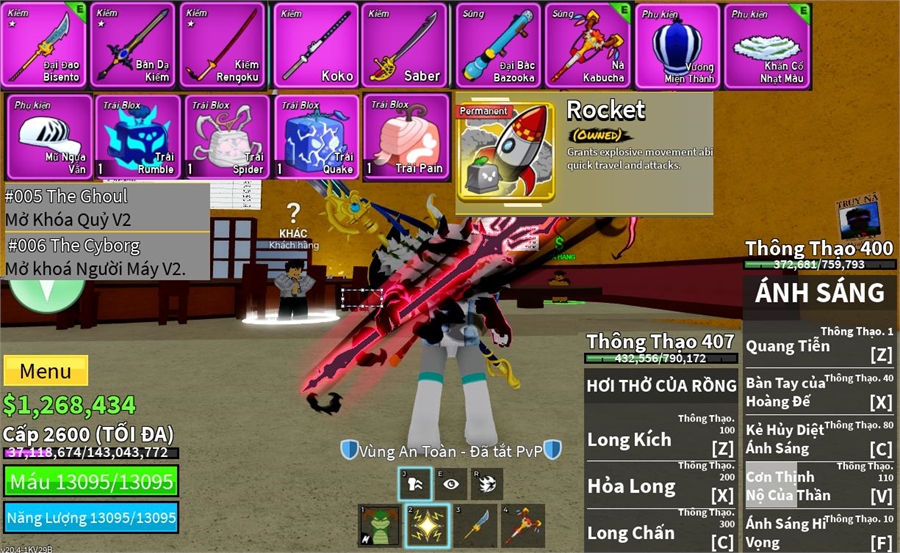This screenshot has width=900, height=553.
Task: Choose the Trái Rumble blox fruit
Action: point(138,137)
